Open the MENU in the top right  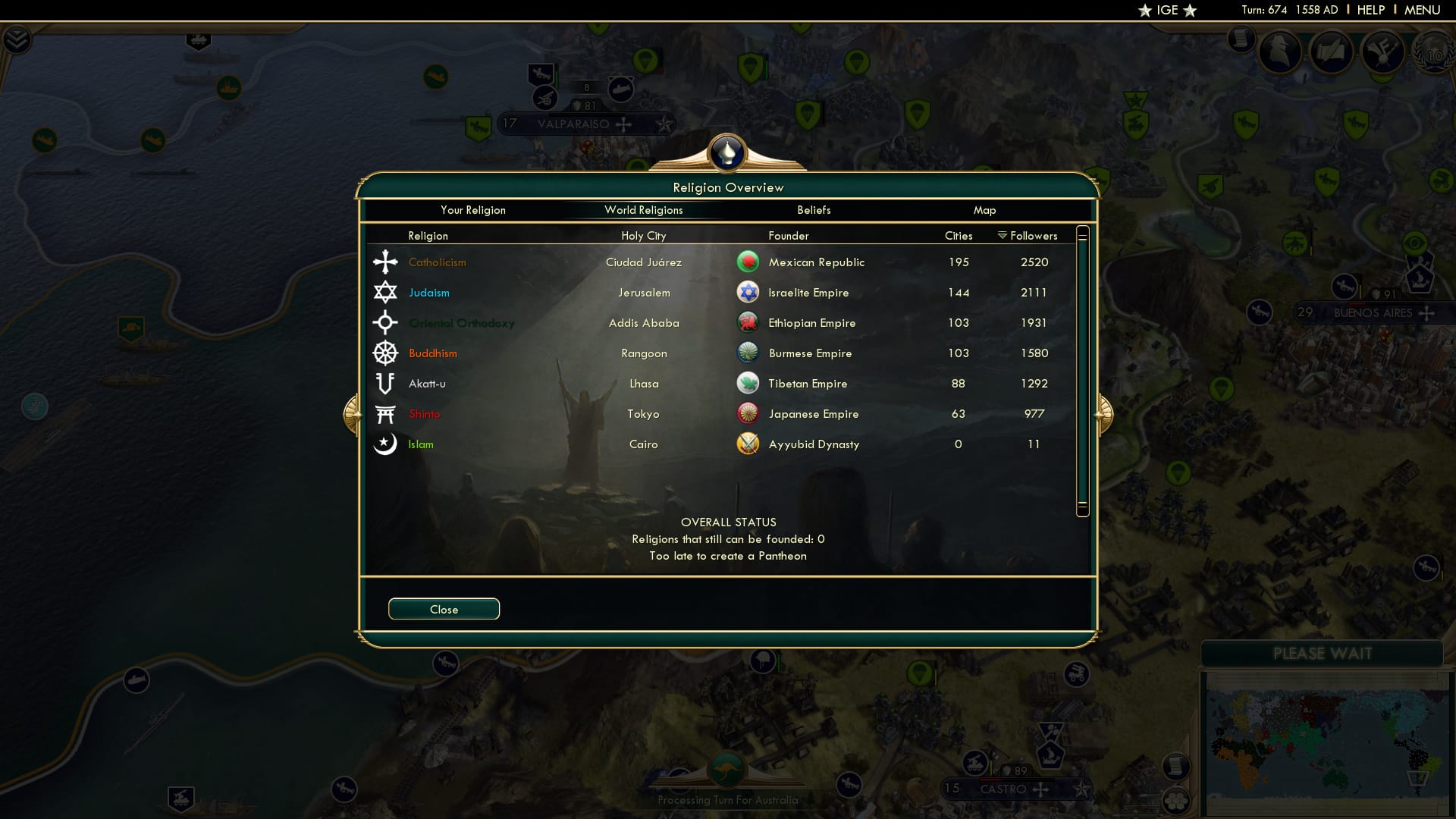tap(1424, 10)
